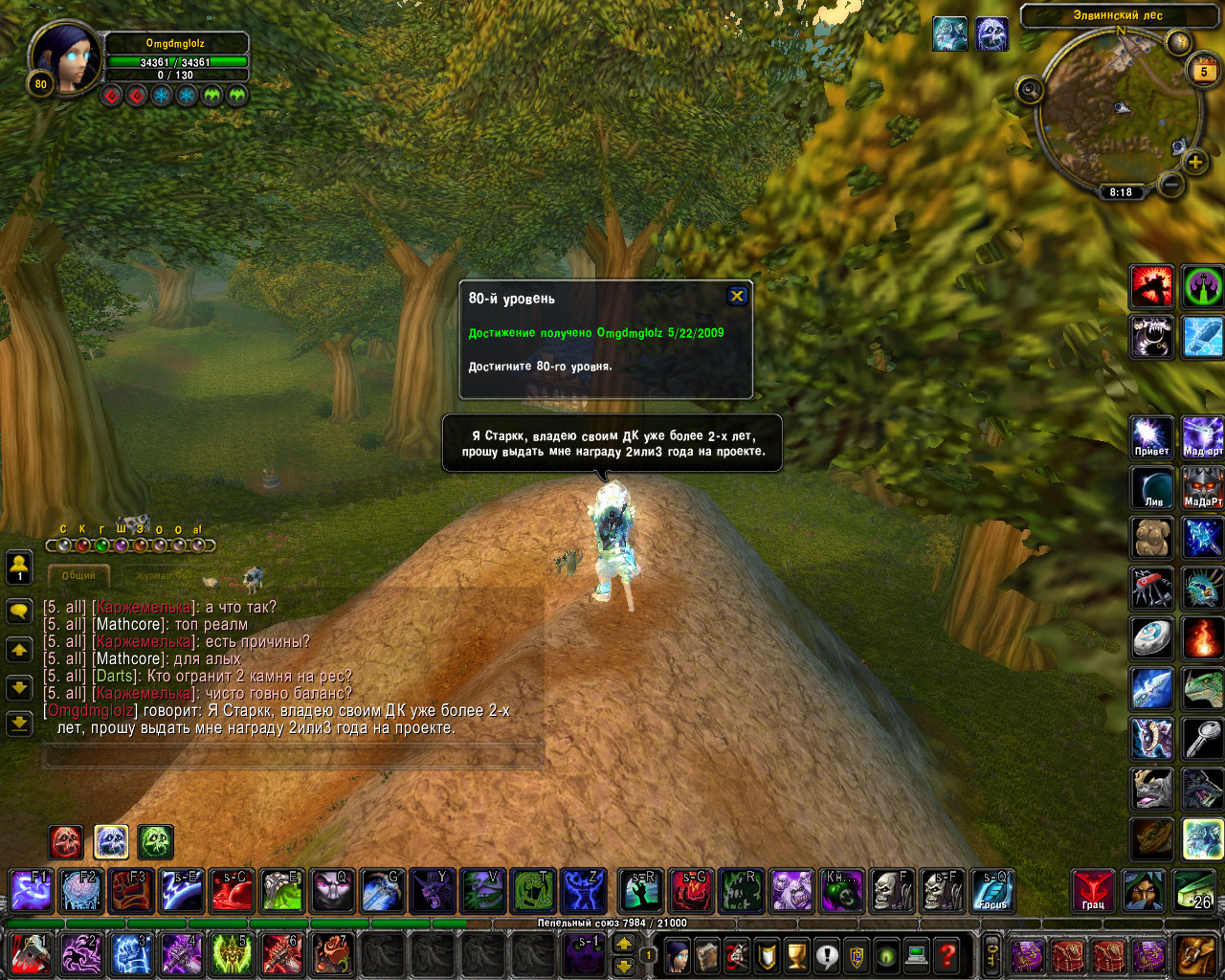Switch to the Общий chat tab

(78, 576)
